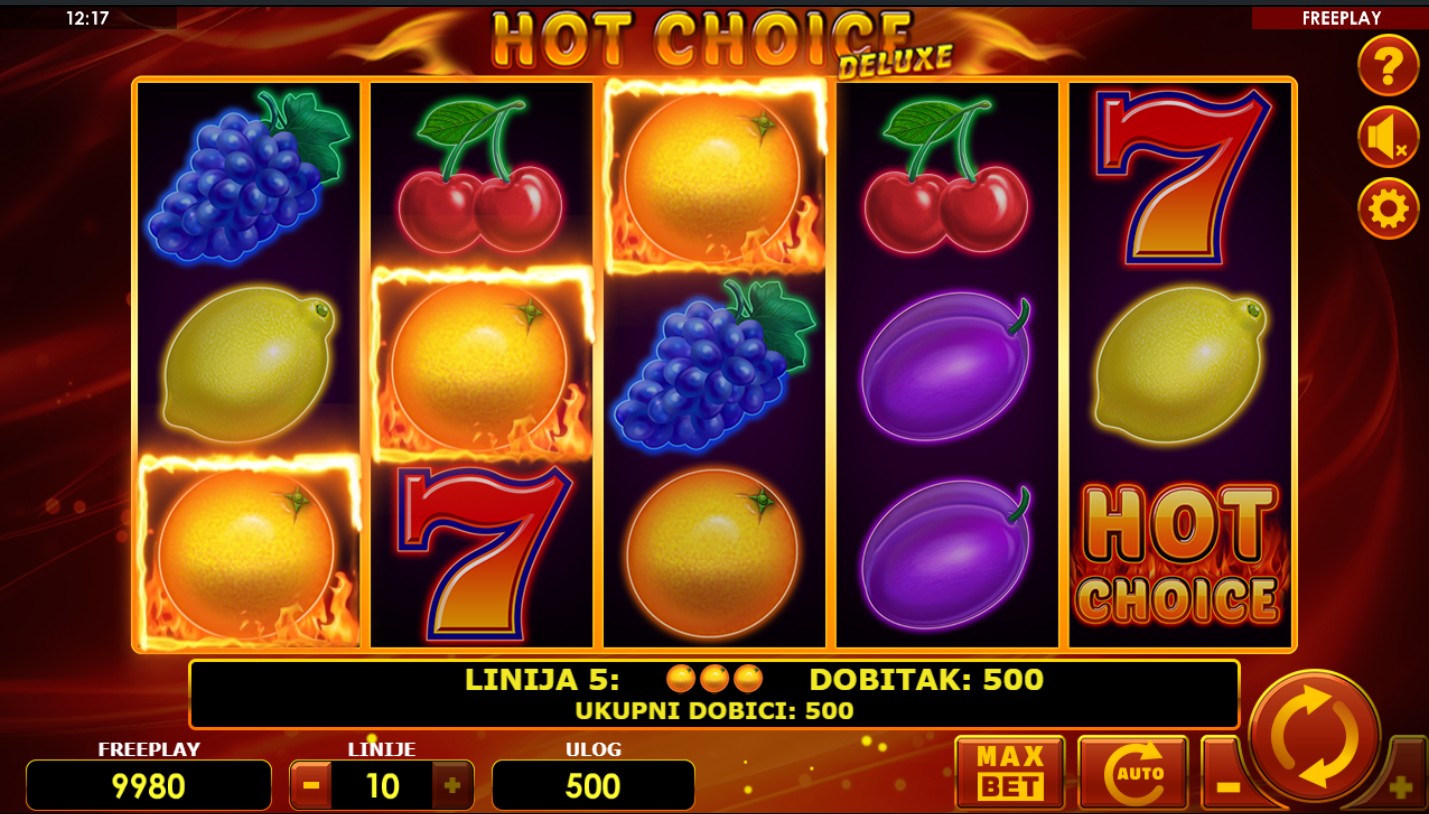The width and height of the screenshot is (1429, 814).
Task: Open the question mark help screen
Action: (x=1387, y=67)
